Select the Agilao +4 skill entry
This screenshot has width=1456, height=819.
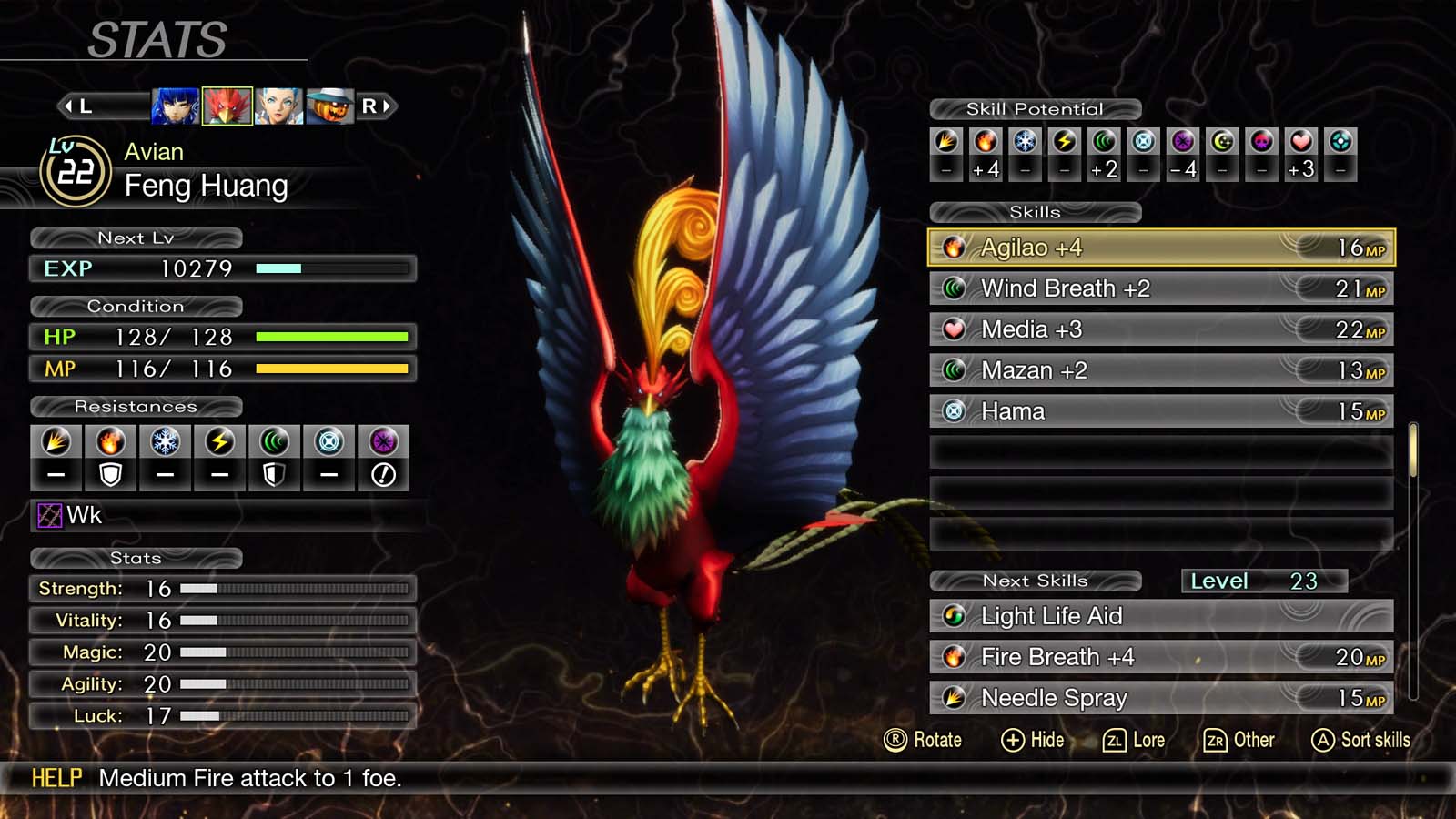pos(1156,247)
